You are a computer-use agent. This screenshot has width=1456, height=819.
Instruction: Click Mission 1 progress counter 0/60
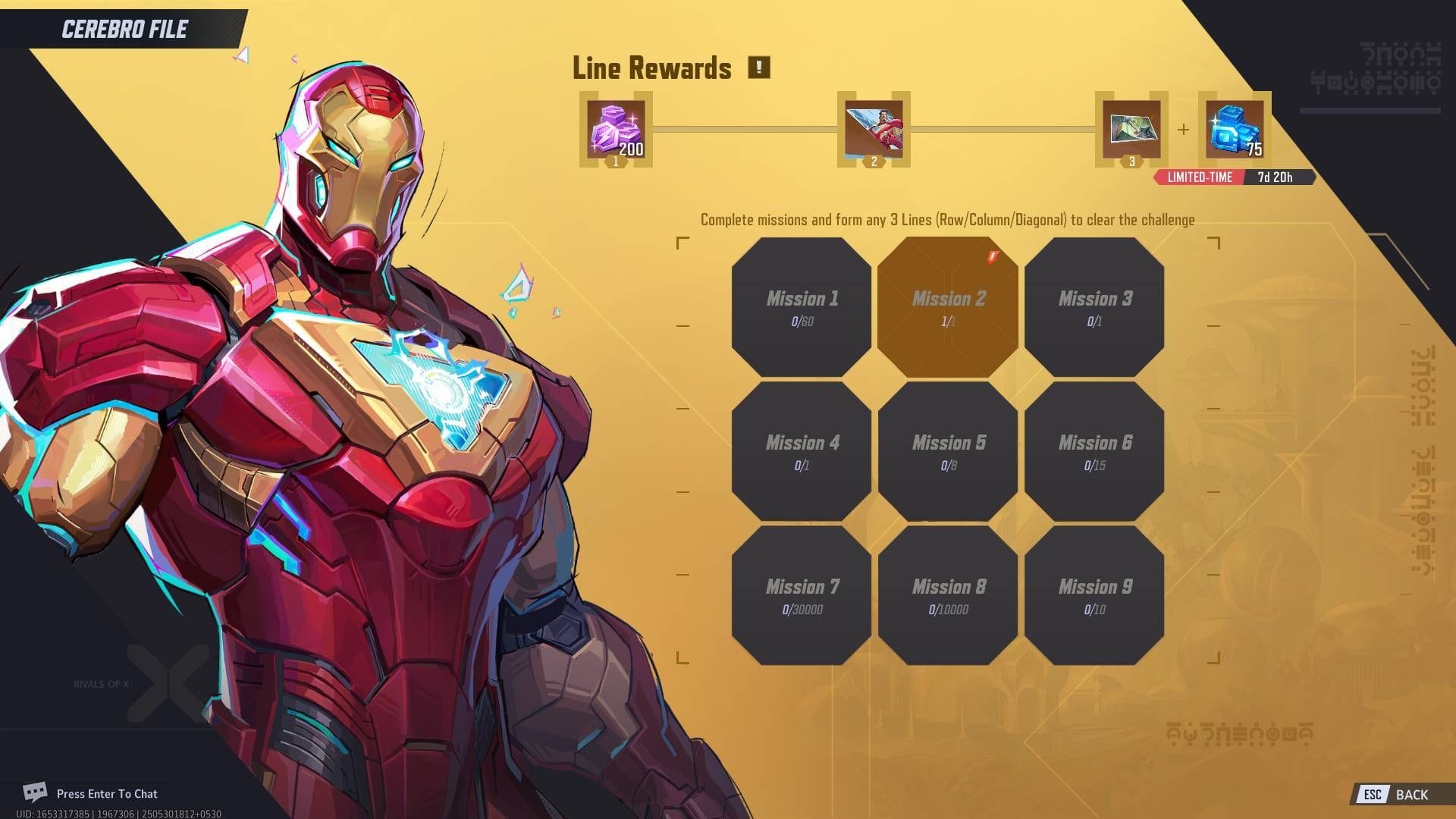[802, 322]
